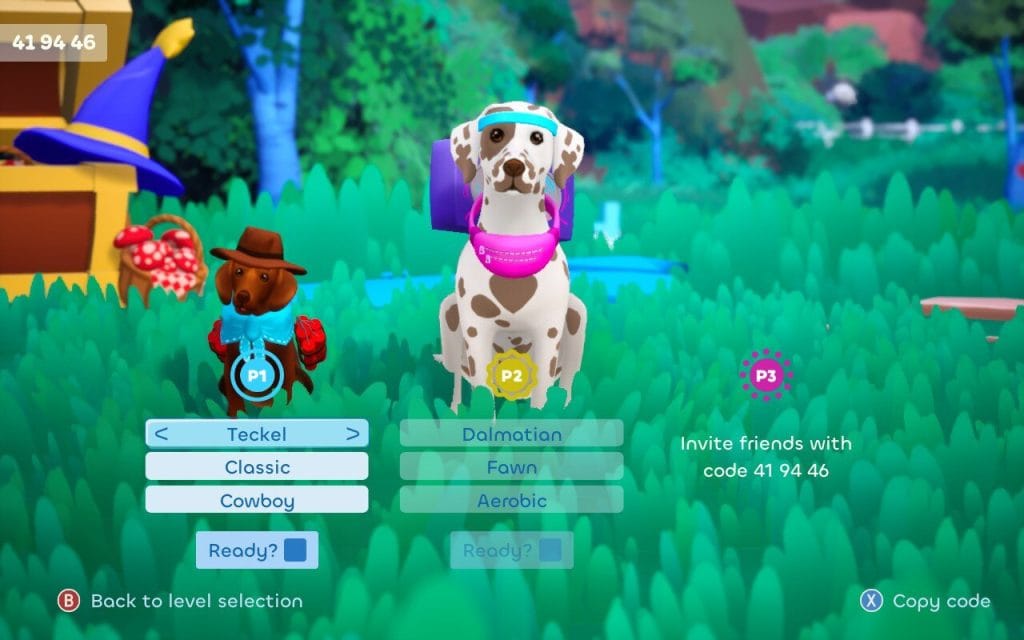Choose the Classic coat option
Screen dimensions: 1024x640
point(257,467)
